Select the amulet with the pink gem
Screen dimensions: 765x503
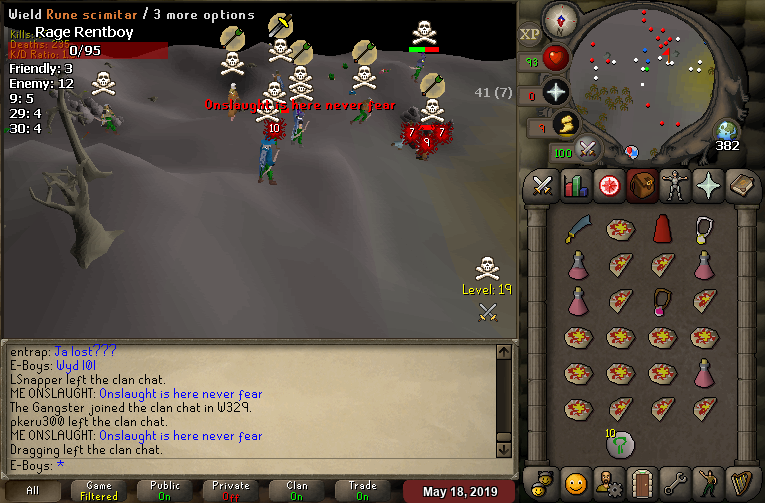661,300
